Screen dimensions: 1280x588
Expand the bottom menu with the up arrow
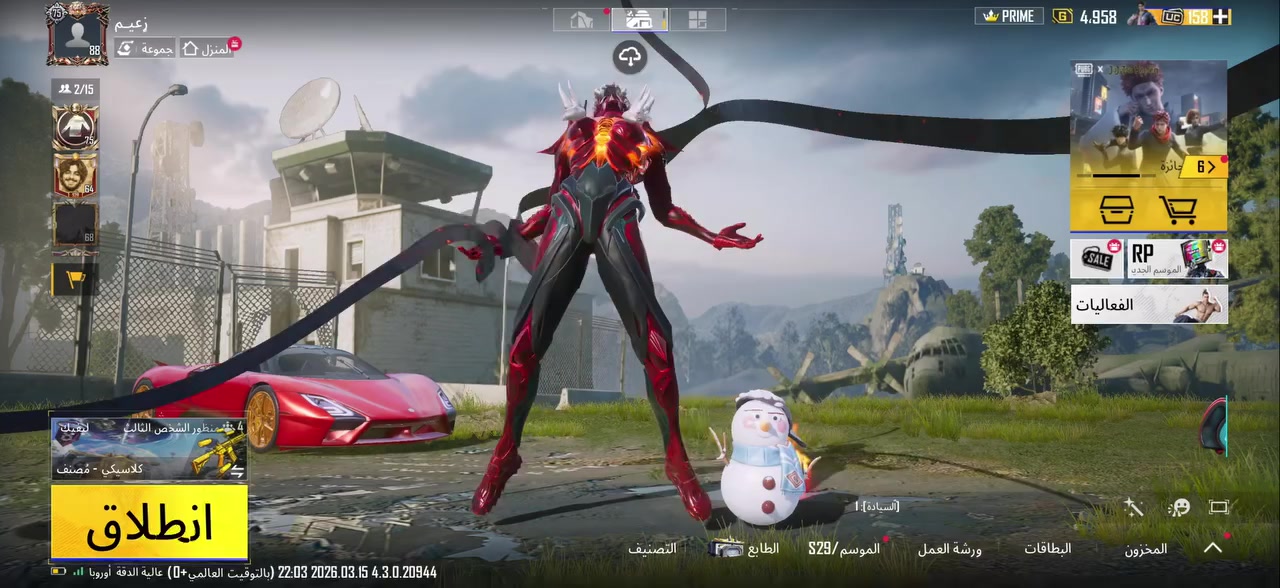(1213, 547)
